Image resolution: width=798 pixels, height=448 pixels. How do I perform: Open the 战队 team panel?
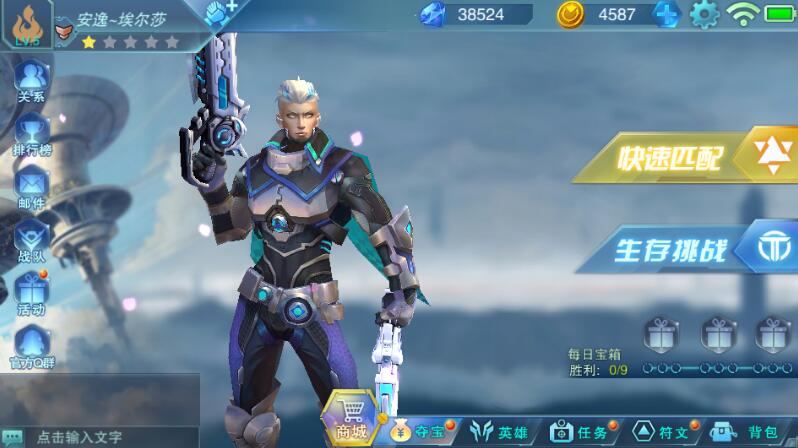[31, 241]
